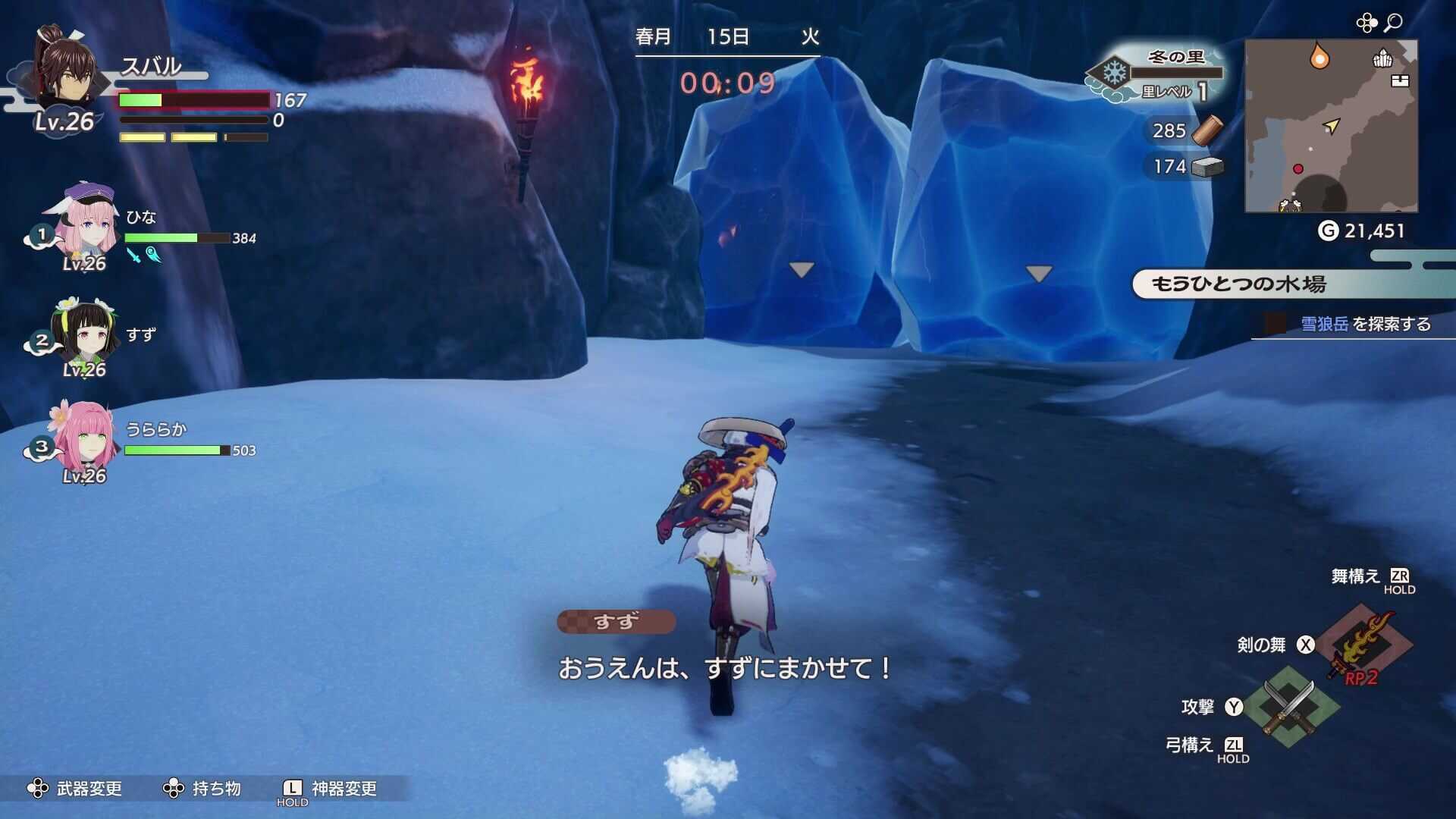The height and width of the screenshot is (819, 1456).
Task: Click Suzu's nameplate above the dialogue text
Action: 616,620
